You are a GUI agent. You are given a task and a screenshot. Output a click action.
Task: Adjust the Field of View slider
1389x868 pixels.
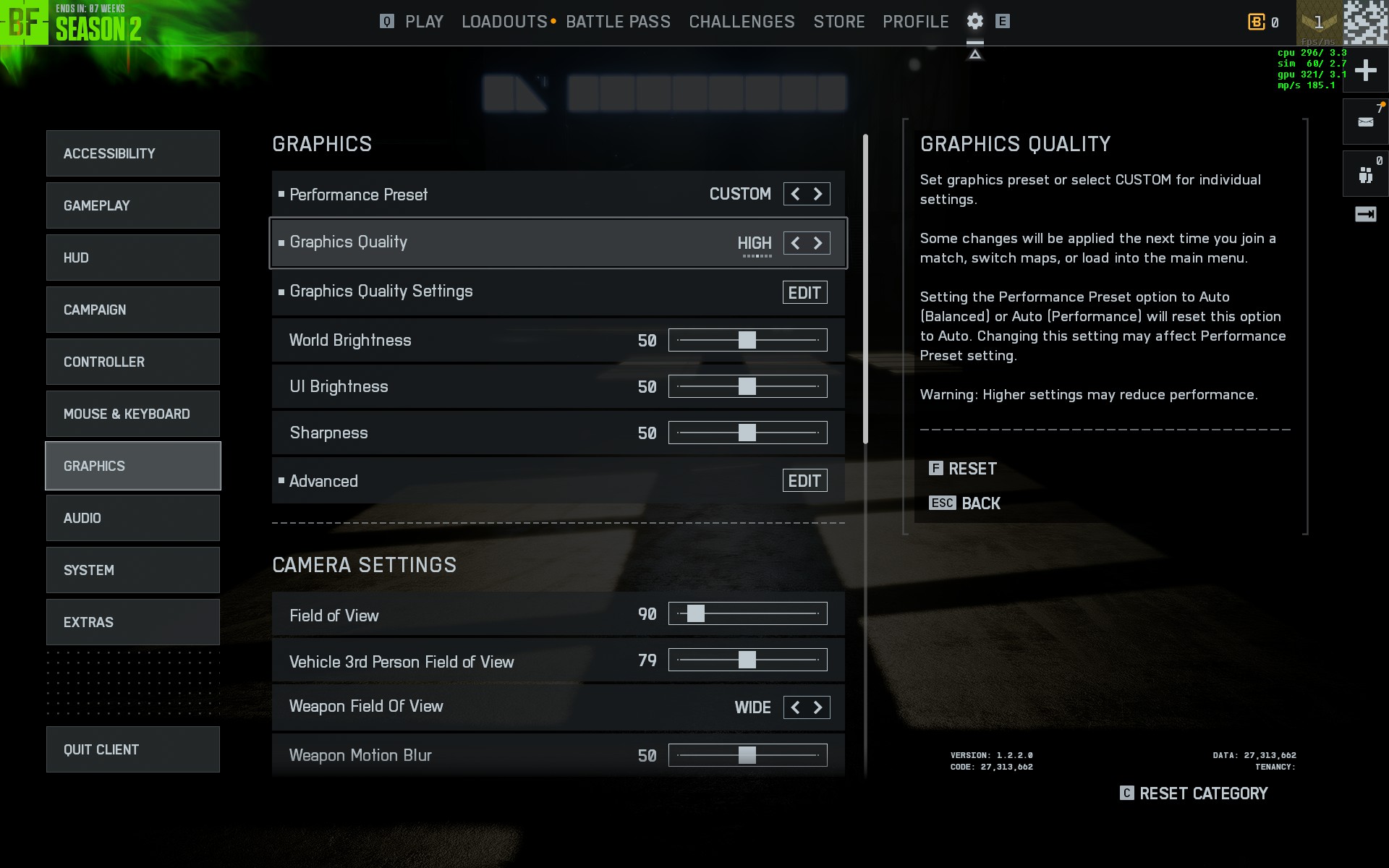[696, 614]
